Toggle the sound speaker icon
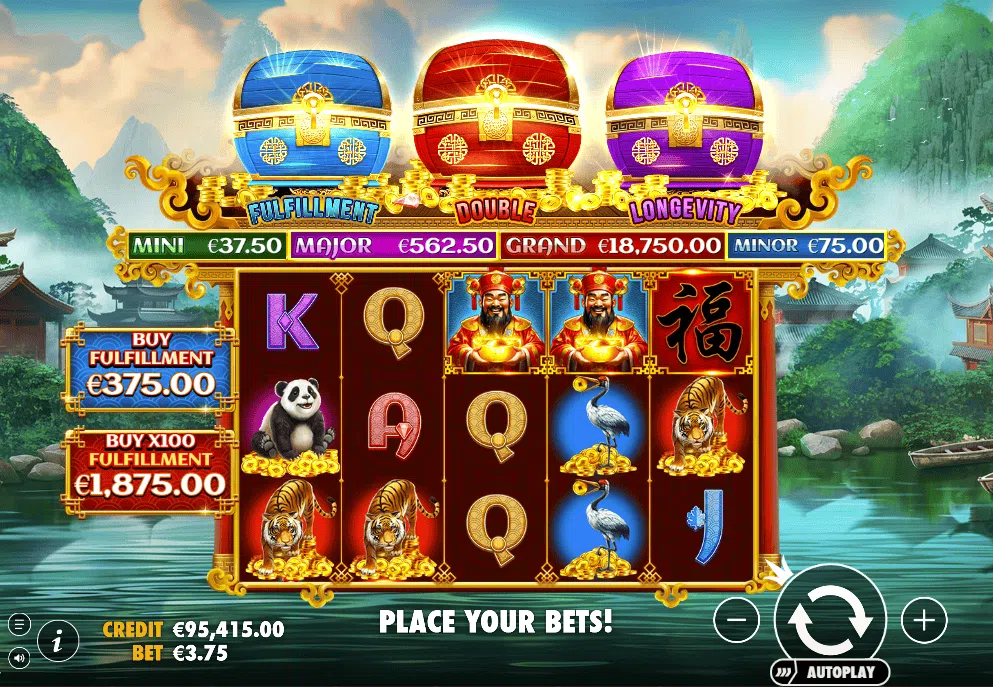This screenshot has height=687, width=993. (x=19, y=656)
